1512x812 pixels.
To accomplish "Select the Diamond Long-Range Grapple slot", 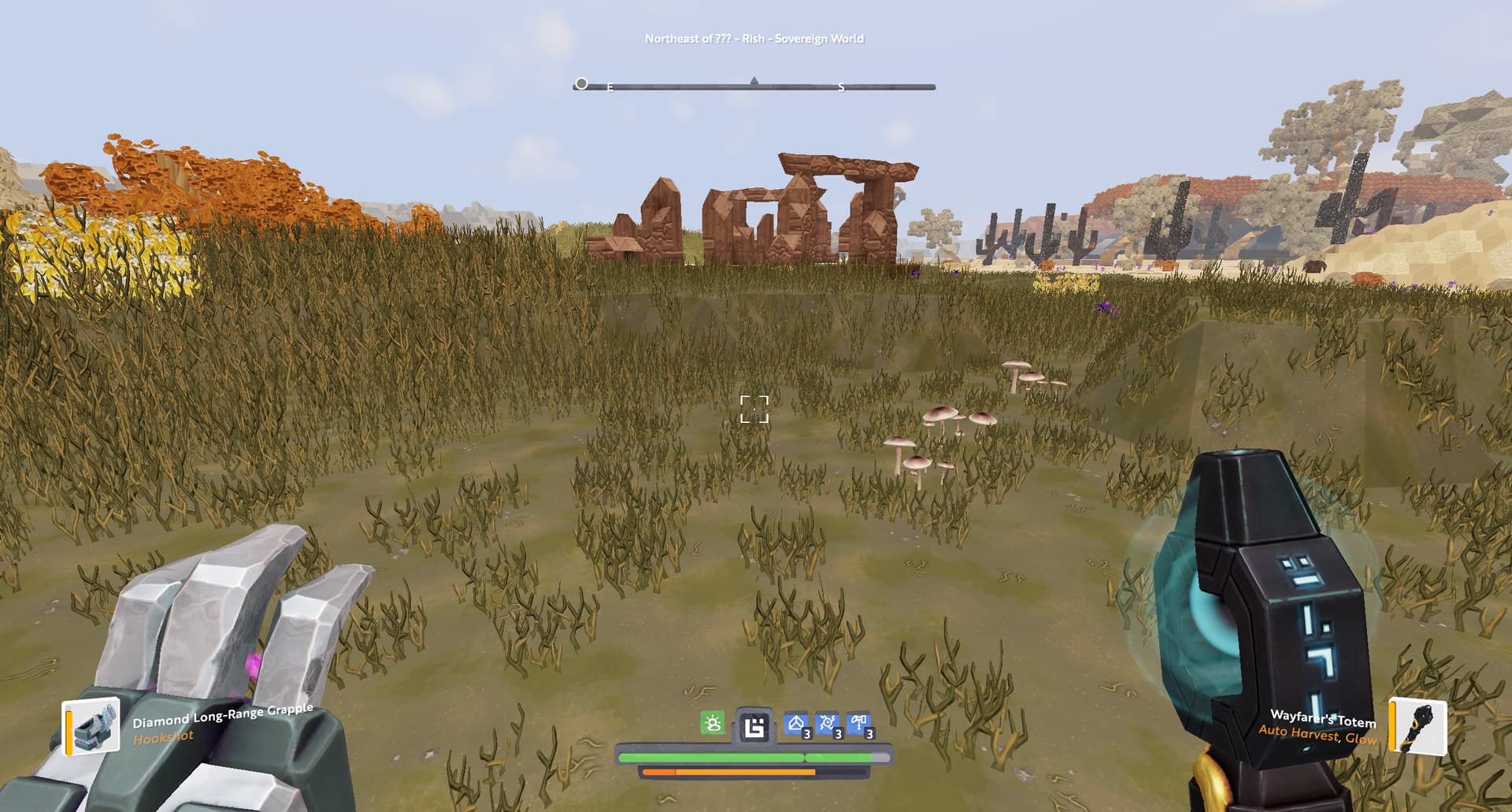I will (x=92, y=726).
